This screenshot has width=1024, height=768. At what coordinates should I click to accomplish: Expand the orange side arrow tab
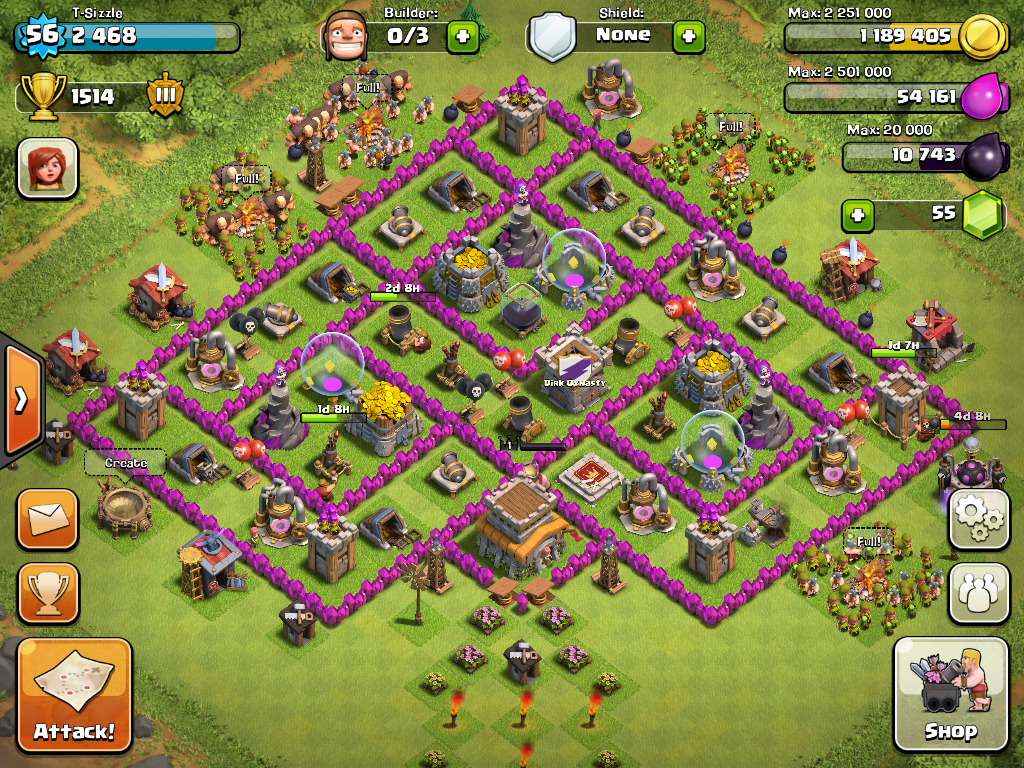[x=20, y=400]
